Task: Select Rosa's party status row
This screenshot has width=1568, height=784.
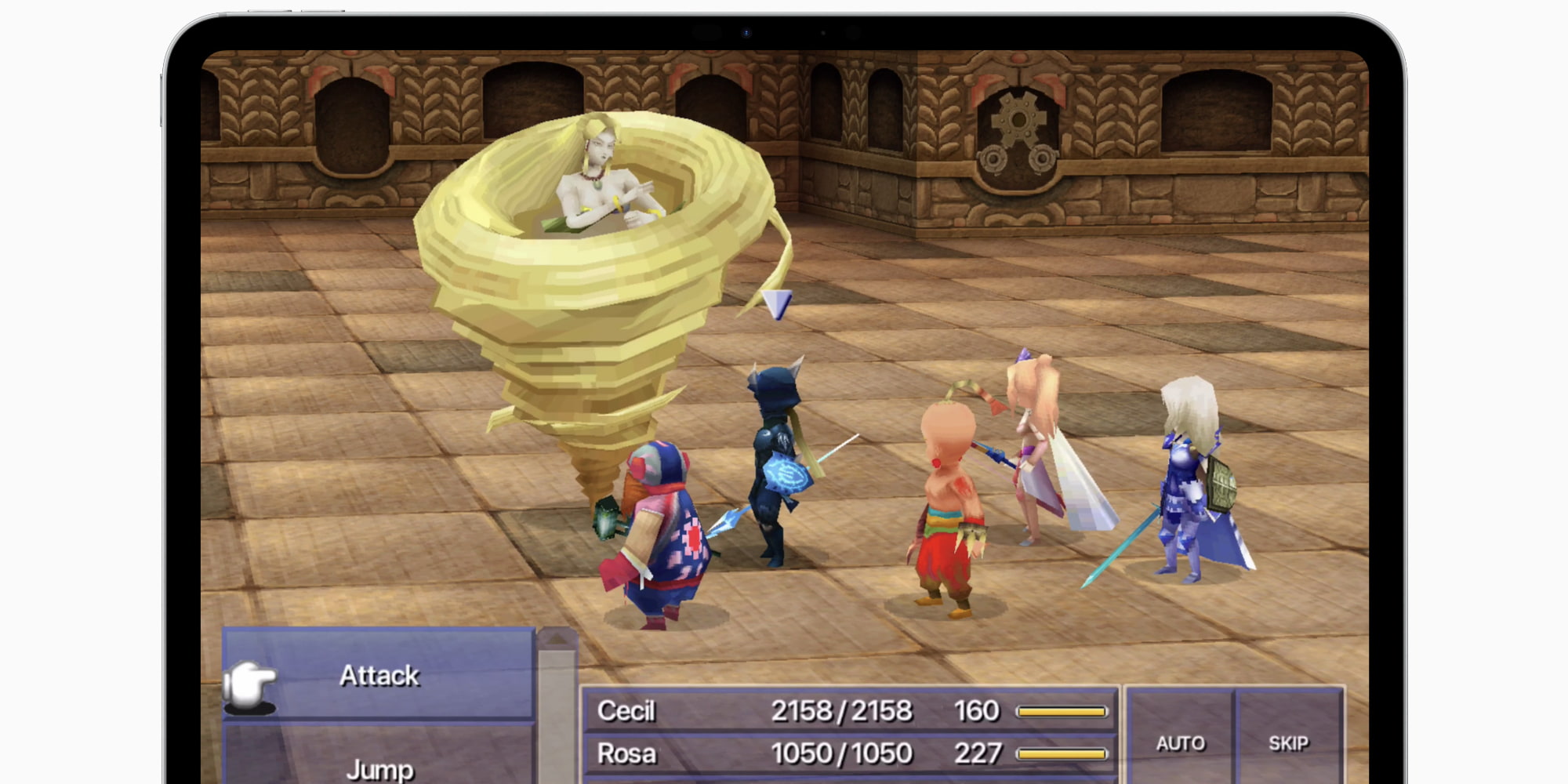Action: [850, 753]
